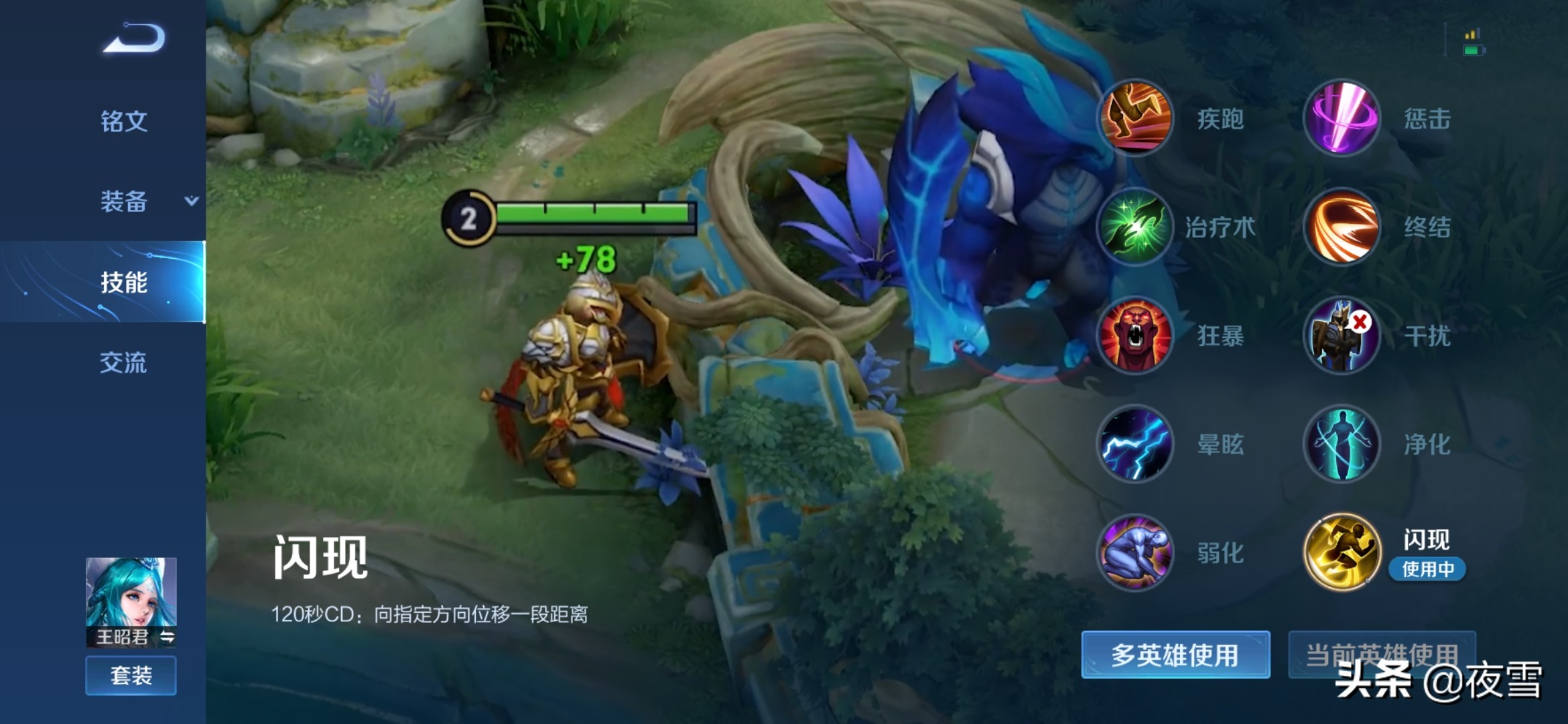Choose the 终结 execute skill icon
The height and width of the screenshot is (724, 1568).
tap(1342, 227)
